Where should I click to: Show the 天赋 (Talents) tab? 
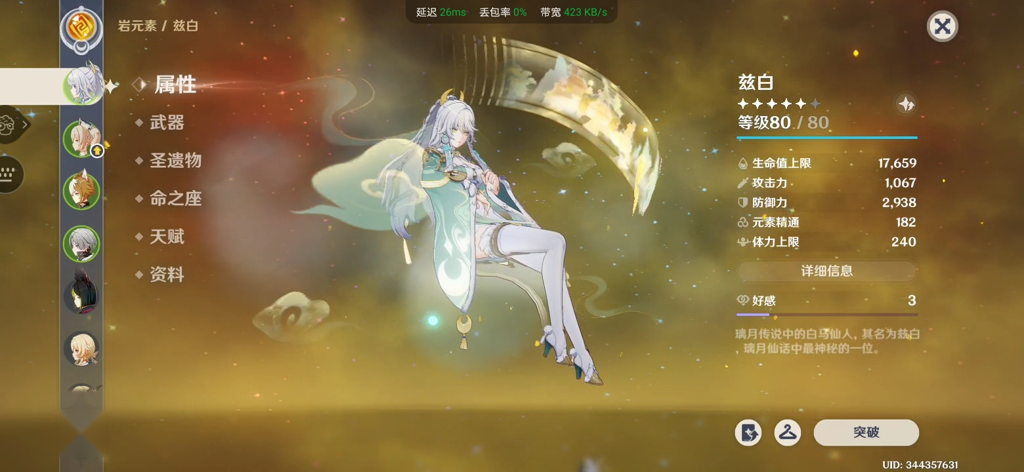click(167, 236)
